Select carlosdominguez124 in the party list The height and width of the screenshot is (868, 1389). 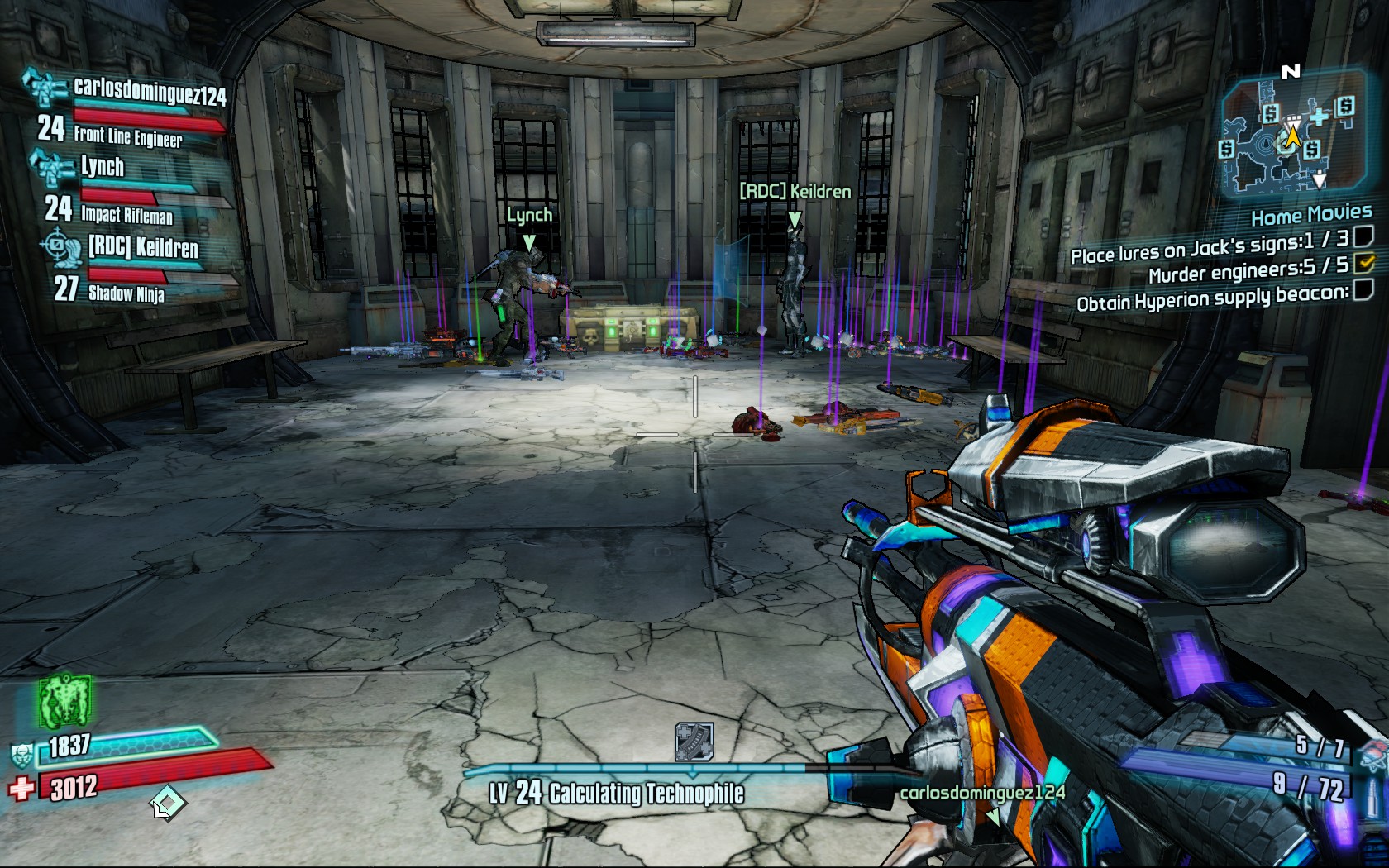point(149,91)
